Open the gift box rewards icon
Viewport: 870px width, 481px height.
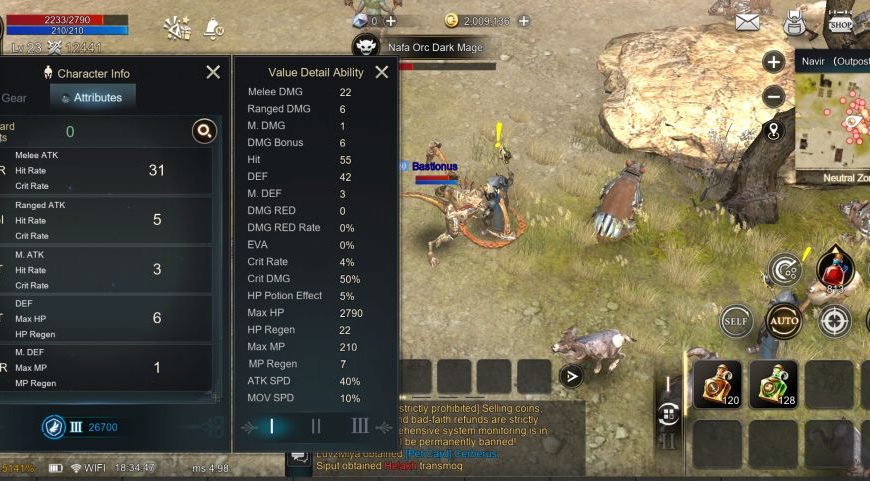(177, 27)
